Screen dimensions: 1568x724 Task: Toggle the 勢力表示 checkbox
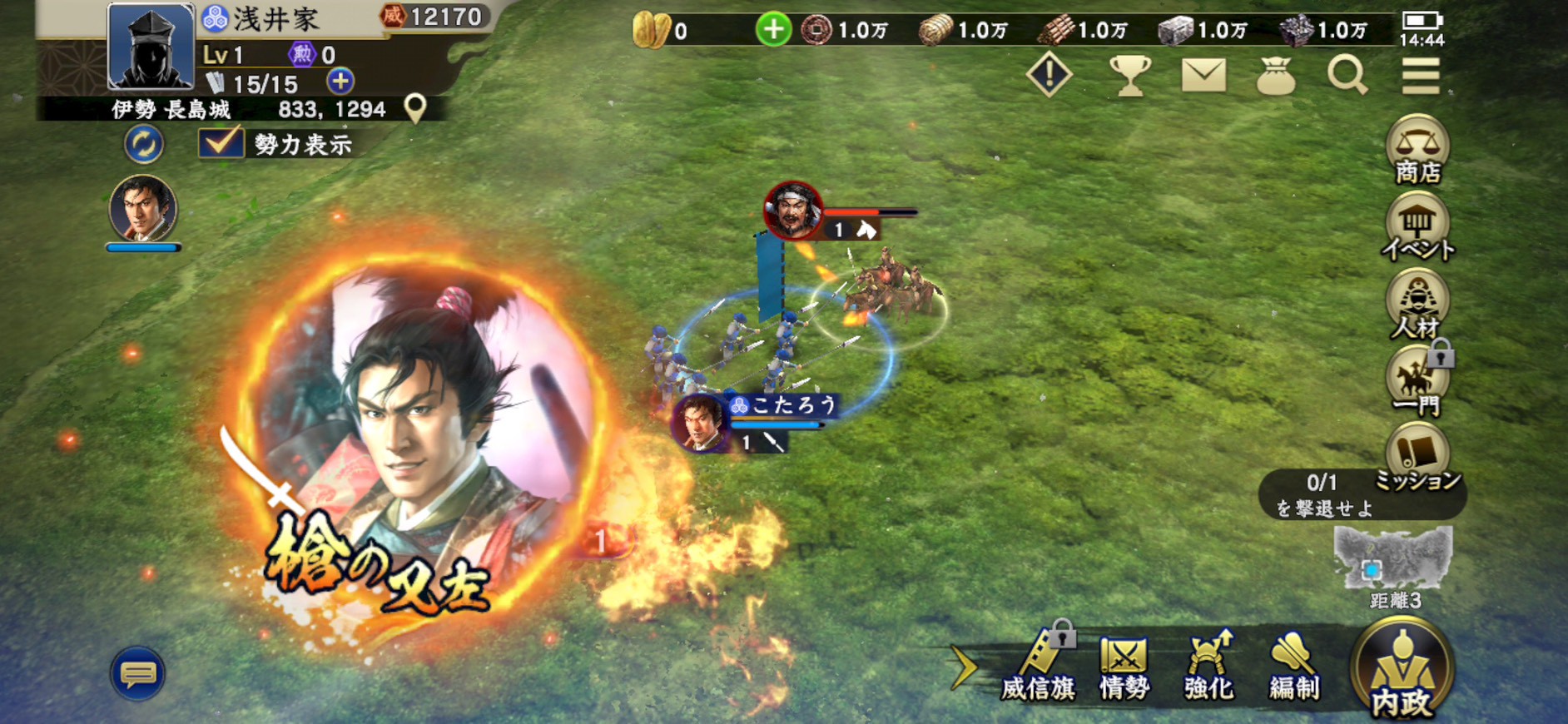[x=221, y=143]
